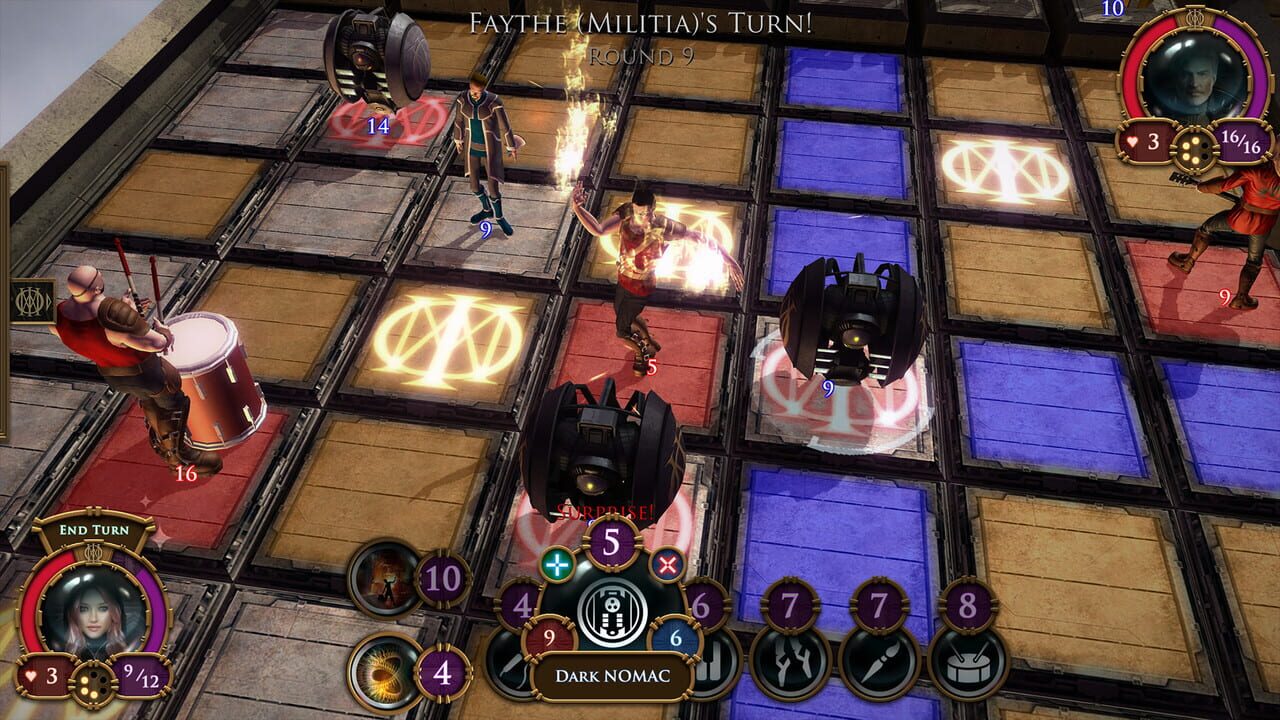Confirm with the green plus button

pyautogui.click(x=557, y=565)
